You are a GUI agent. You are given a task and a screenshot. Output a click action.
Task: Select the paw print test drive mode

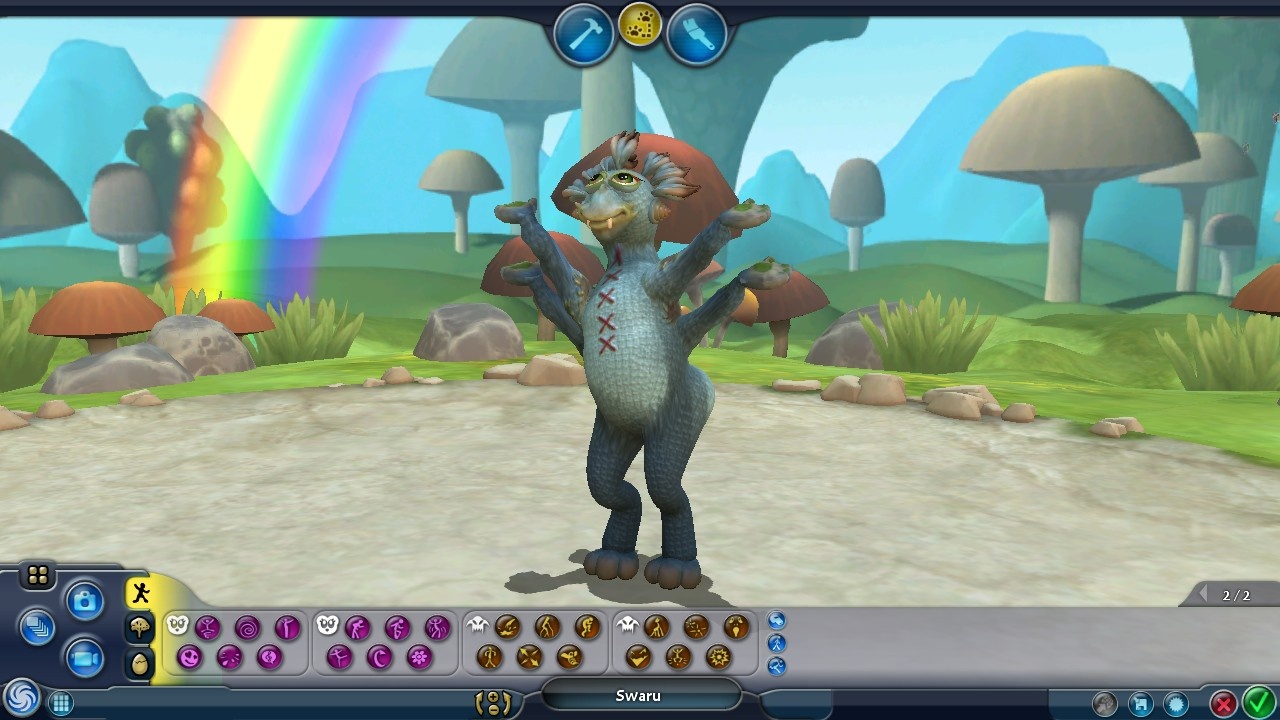point(640,28)
